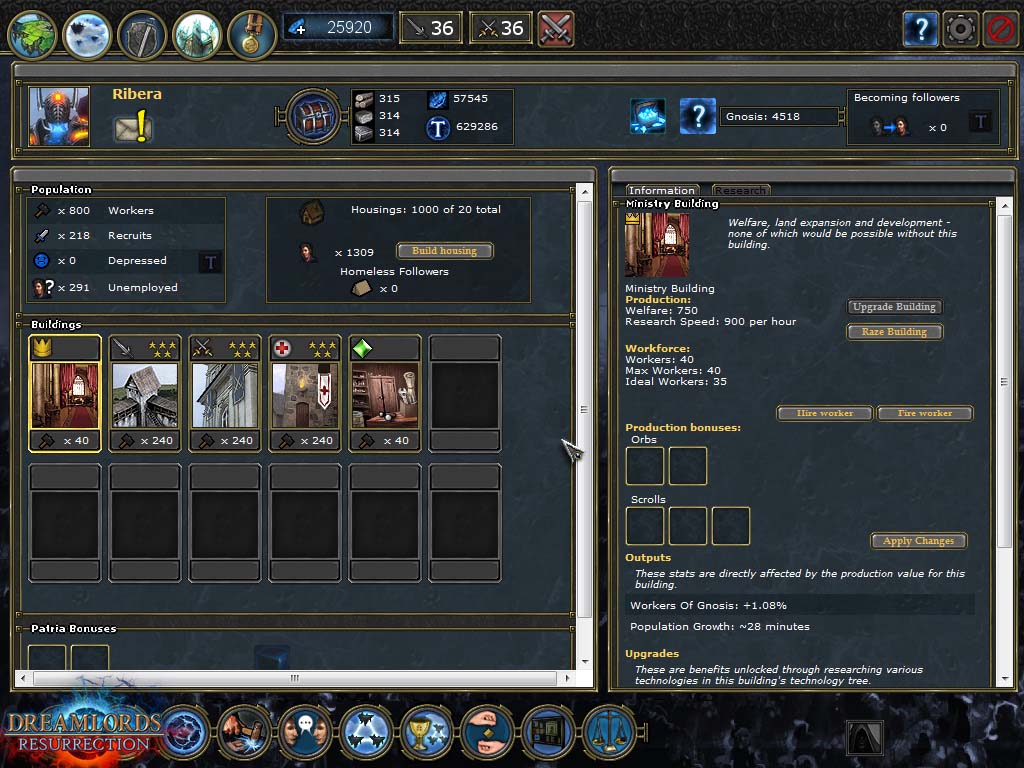Click the Ribera avatar portrait

(59, 117)
